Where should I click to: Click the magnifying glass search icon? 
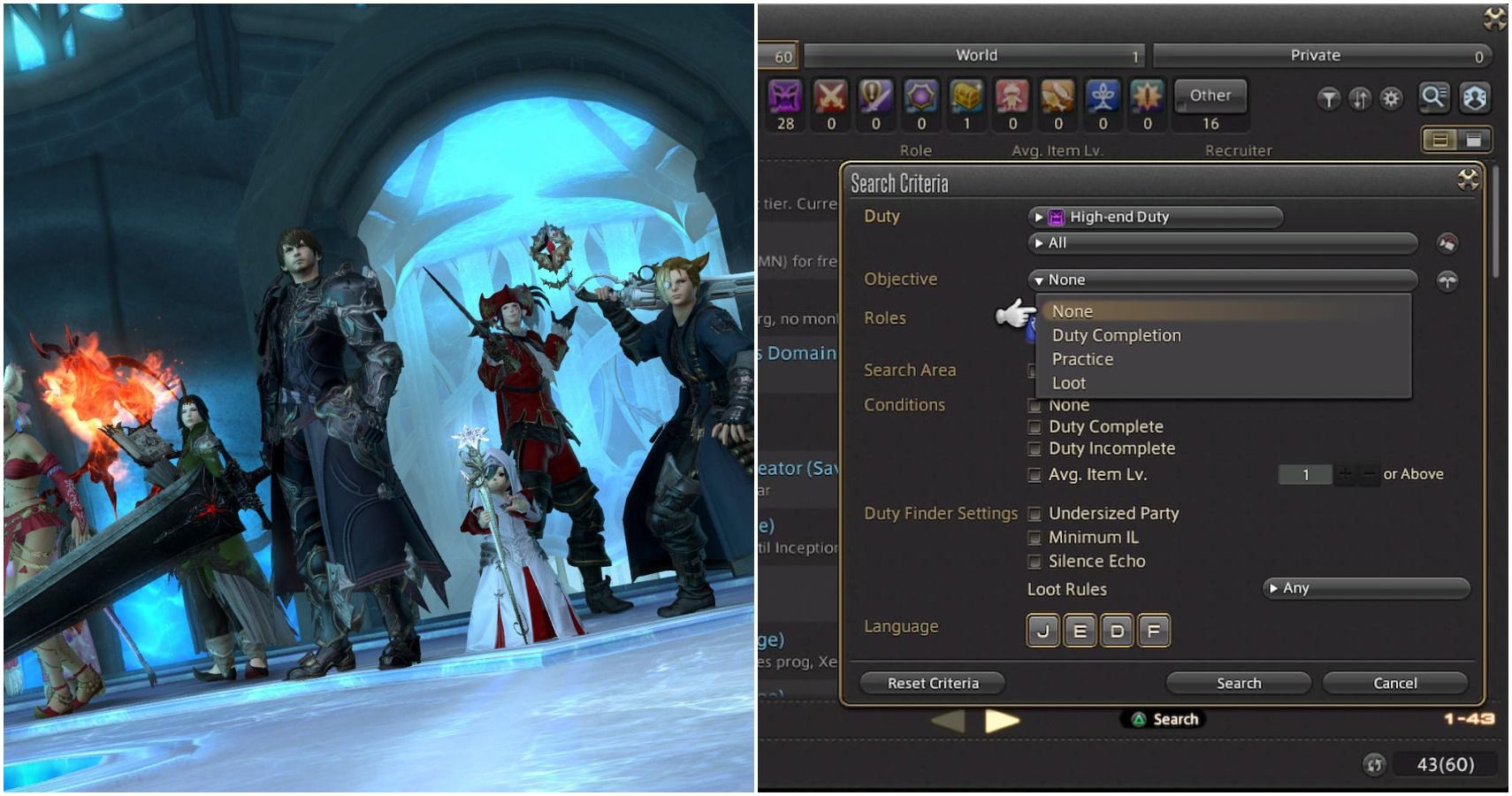(1435, 99)
